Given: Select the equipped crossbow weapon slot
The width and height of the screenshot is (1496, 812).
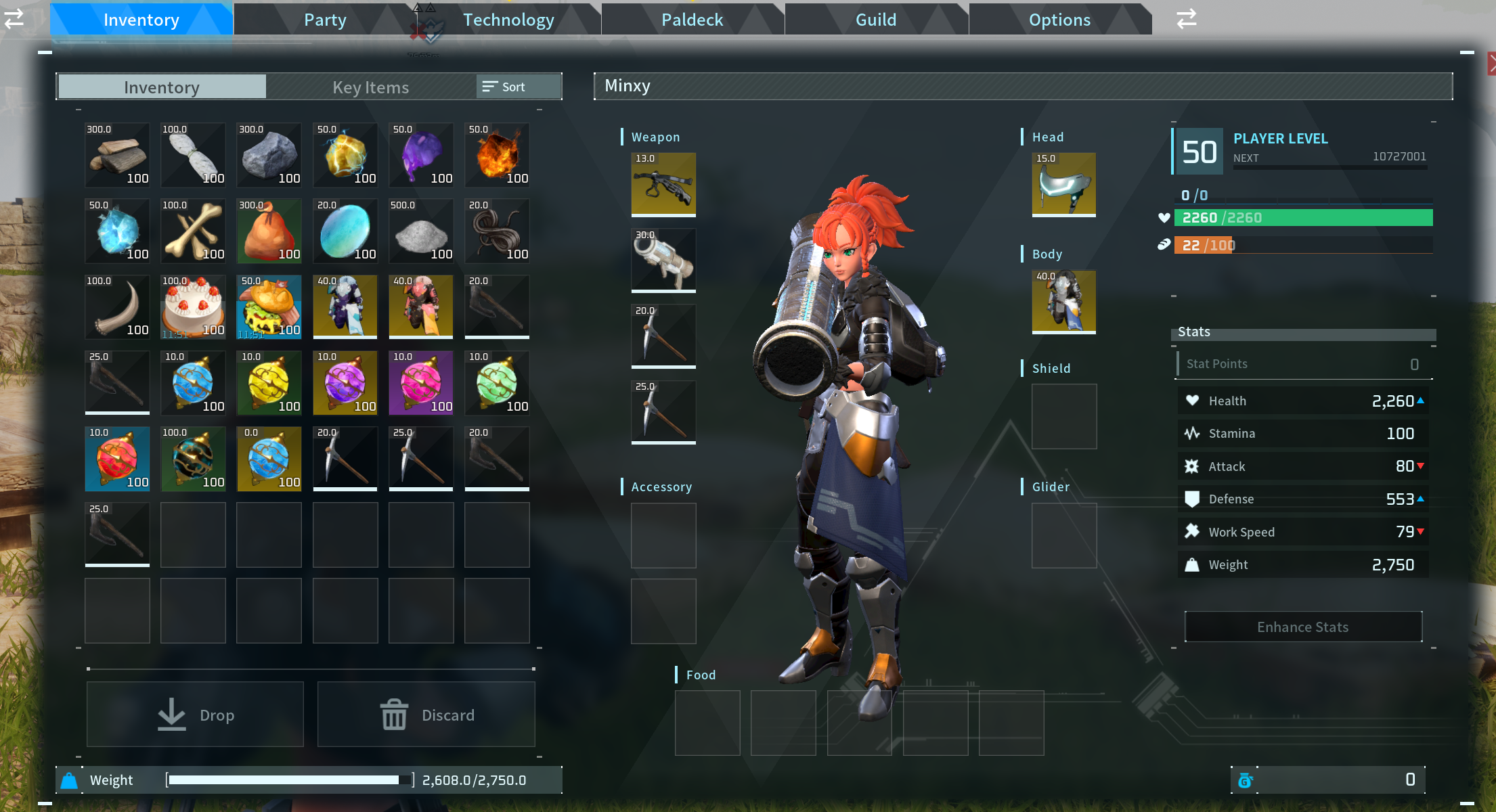Looking at the screenshot, I should 663,184.
